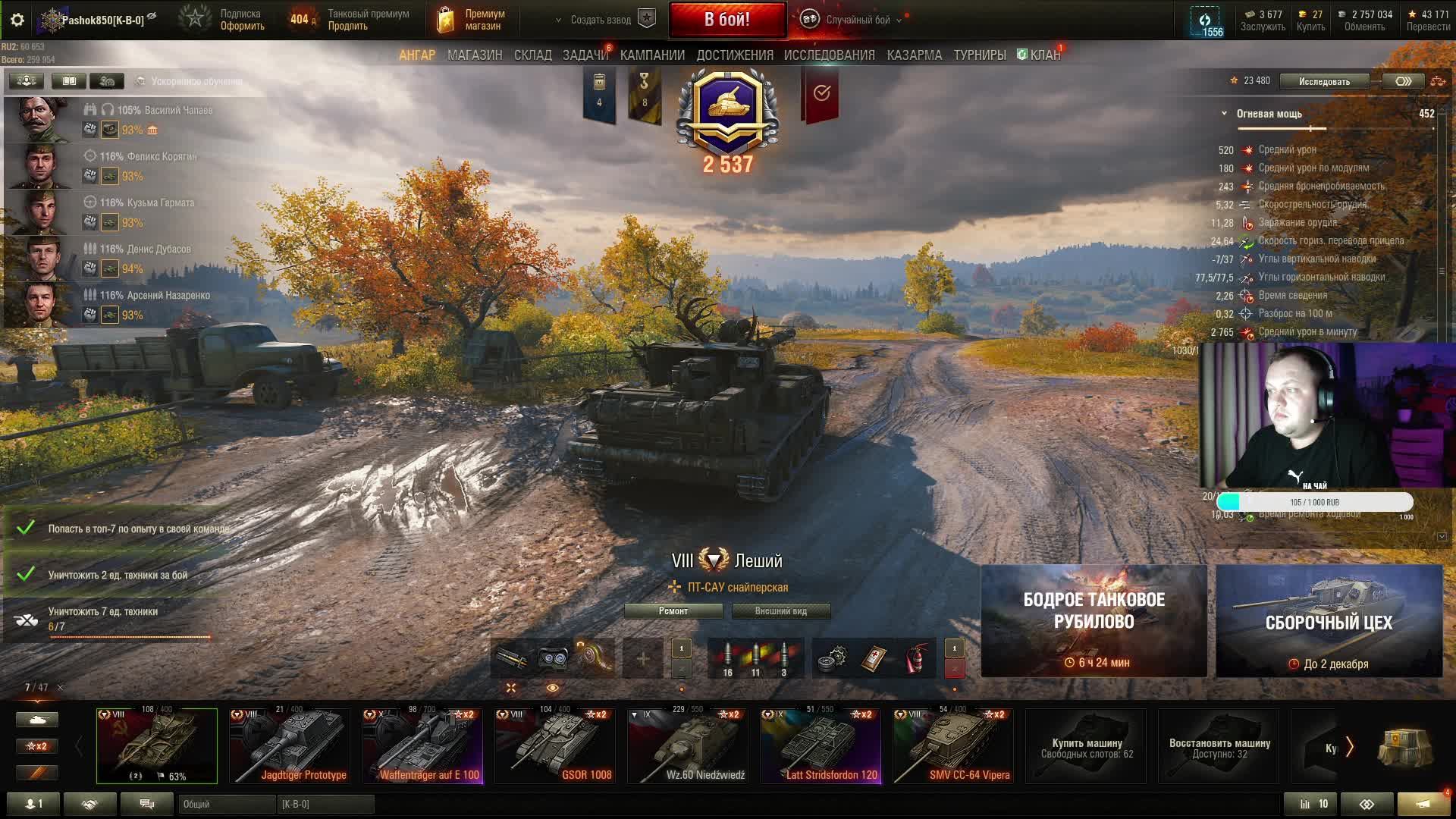Open the settings gear icon
The image size is (1456, 819).
click(17, 20)
